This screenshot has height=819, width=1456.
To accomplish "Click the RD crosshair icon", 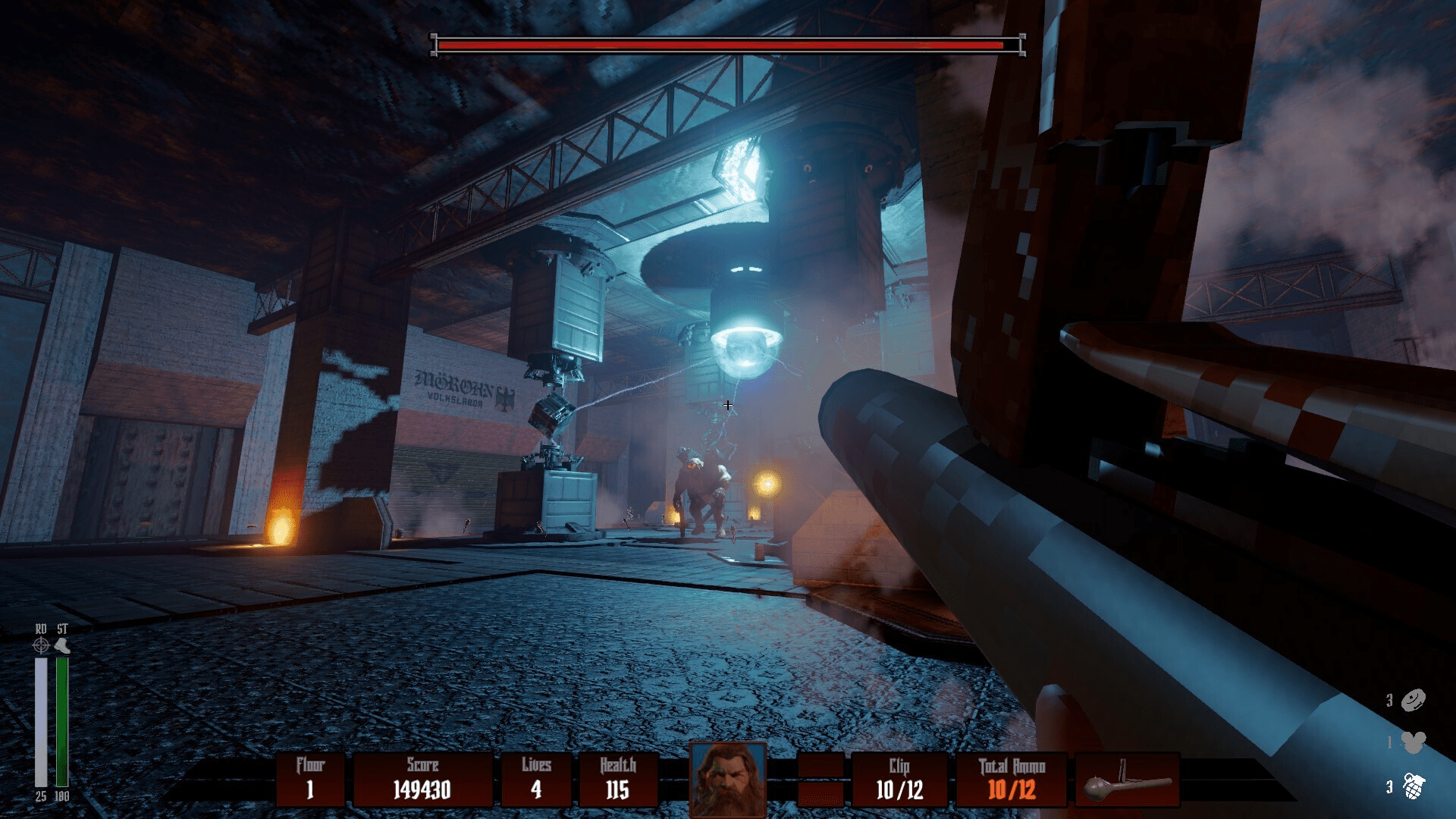I will pos(41,645).
